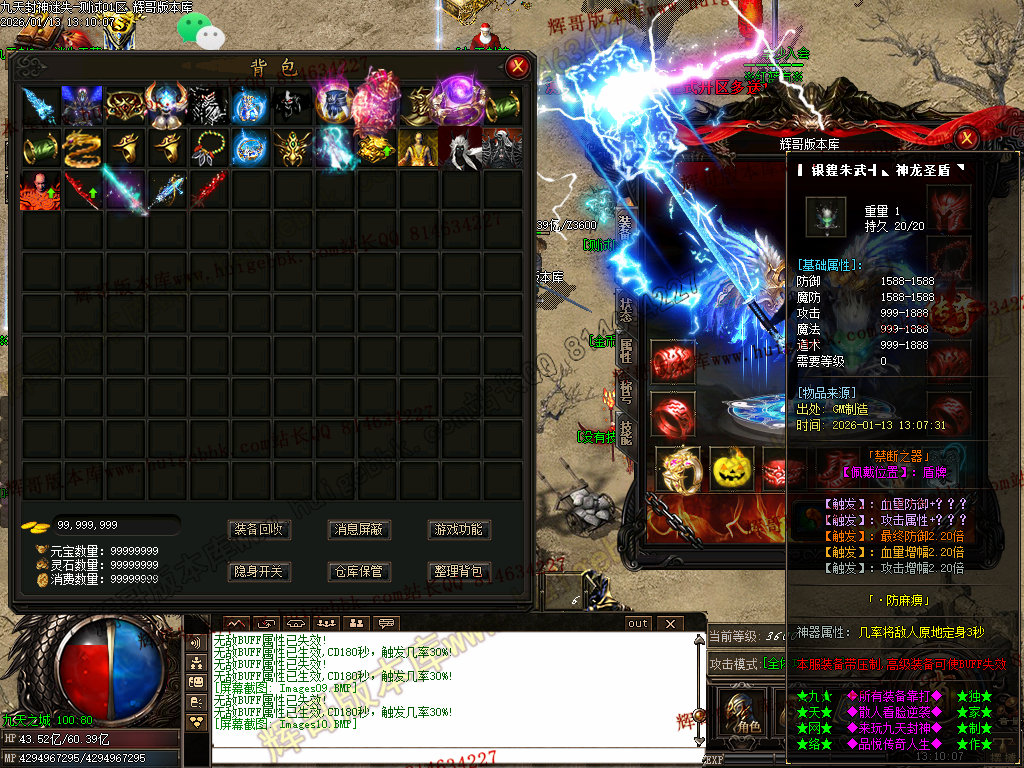
Task: Open the 技能 tab
Action: [626, 431]
